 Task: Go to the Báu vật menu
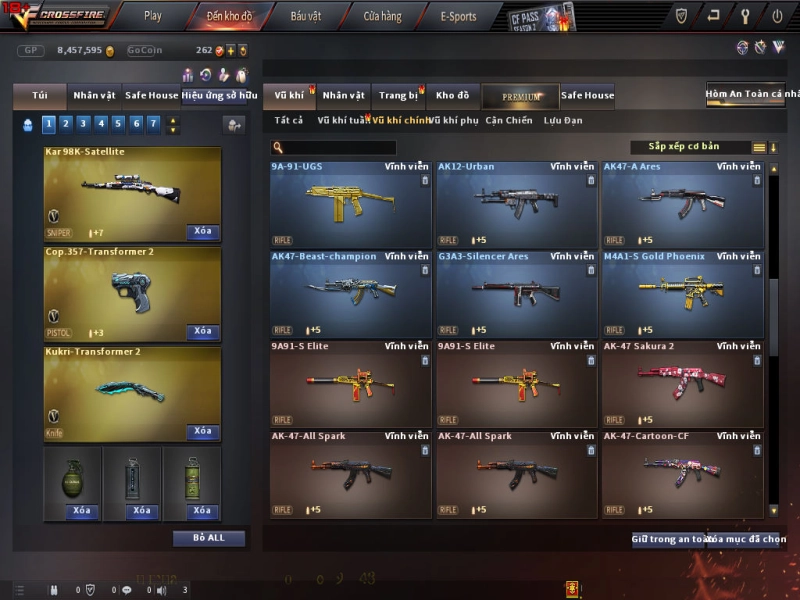(x=306, y=16)
